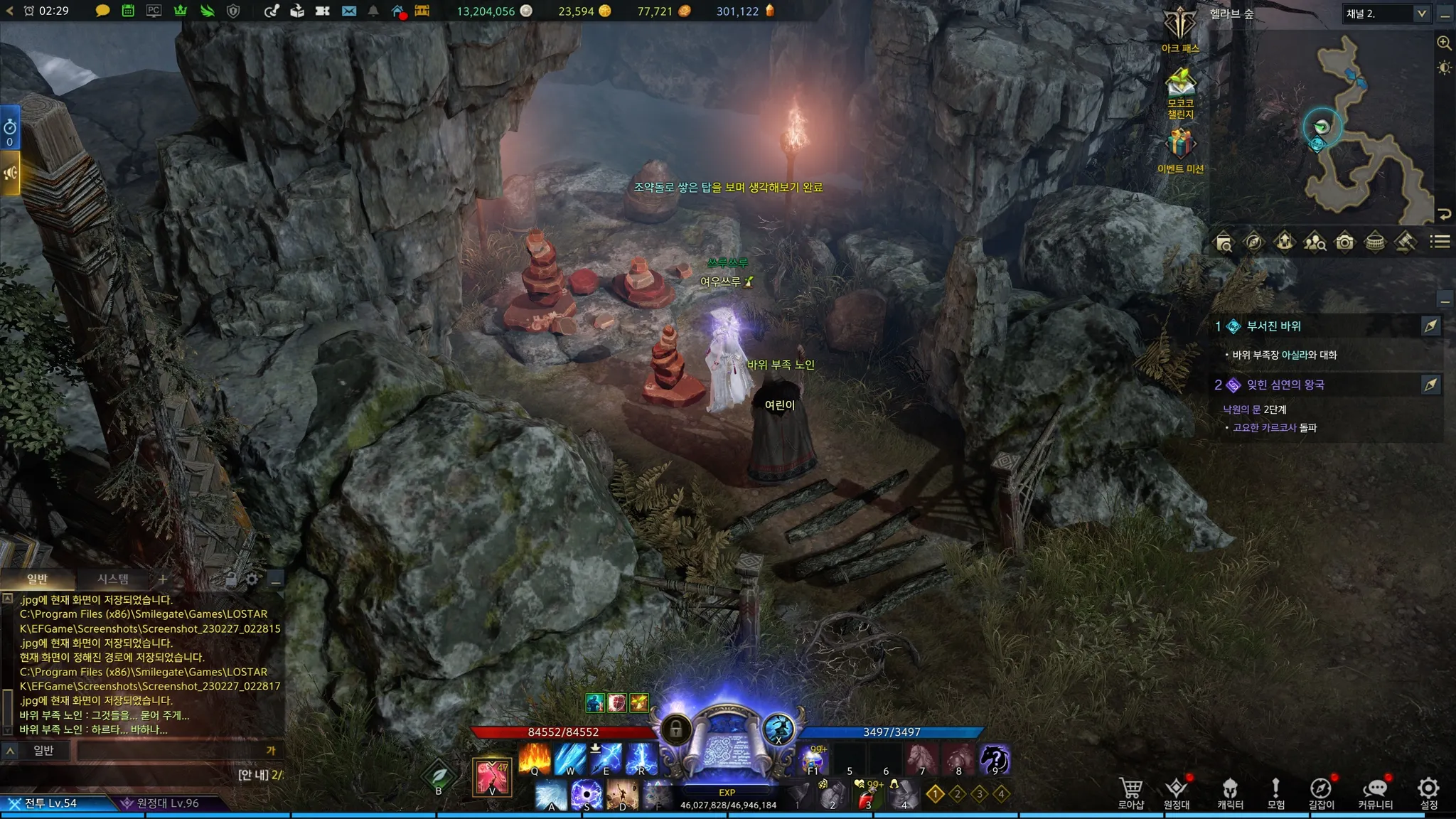Screen dimensions: 1456x819
Task: Add a new chat tab with plus button
Action: click(163, 579)
